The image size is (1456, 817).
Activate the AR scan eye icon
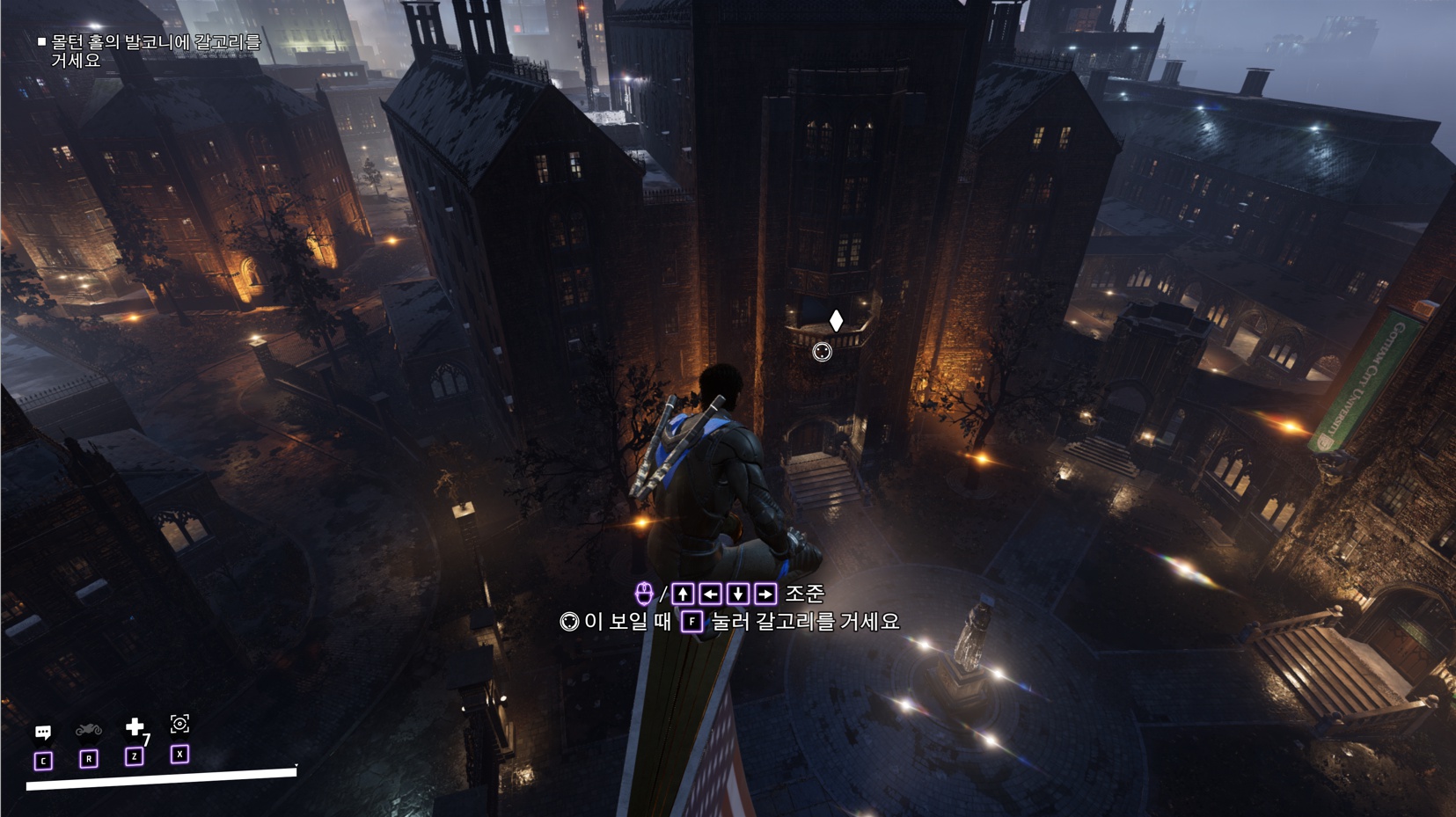[x=179, y=724]
